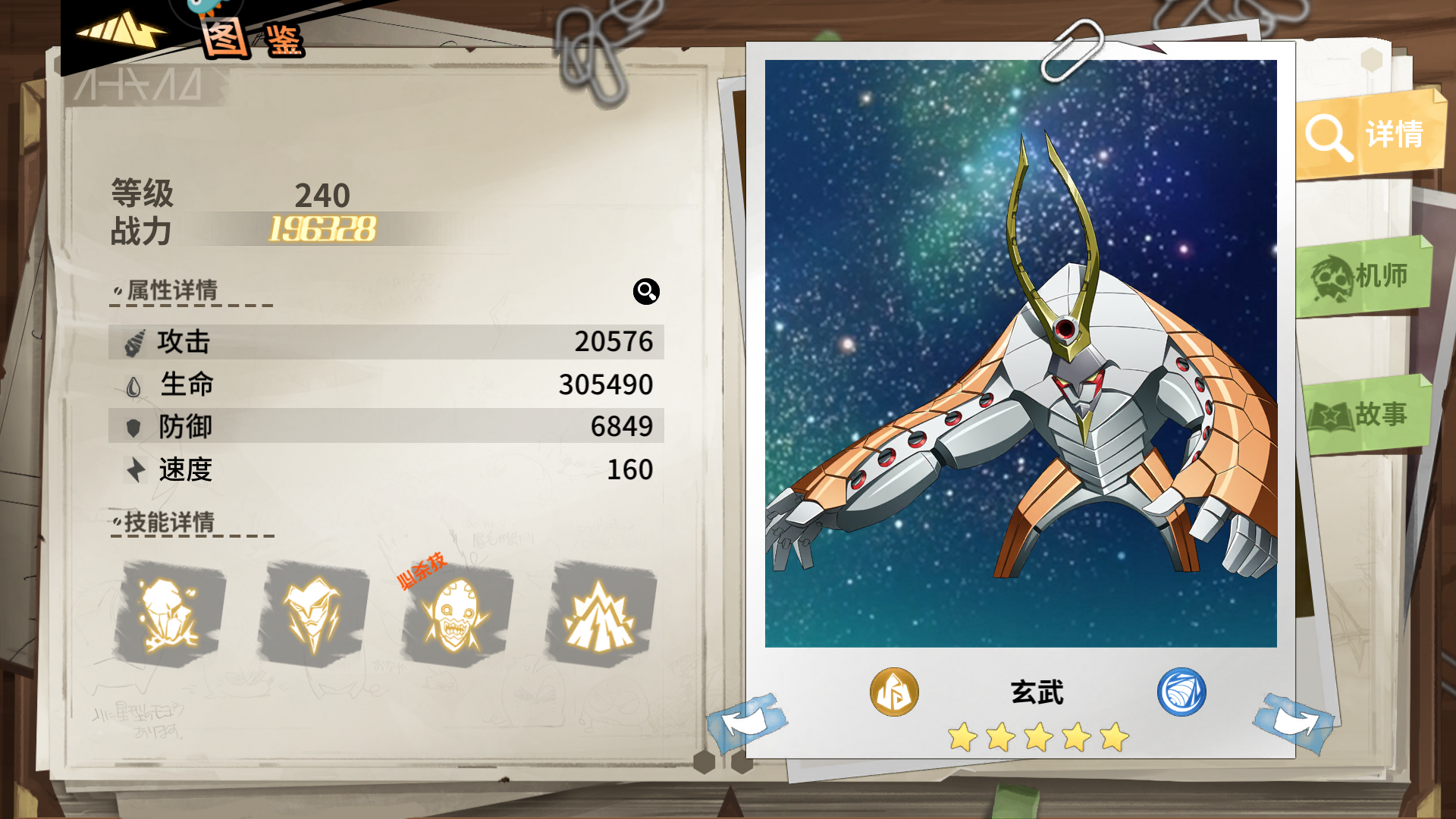Viewport: 1456px width, 819px height.
Task: Click the 生命 droplet stat icon
Action: pos(133,385)
